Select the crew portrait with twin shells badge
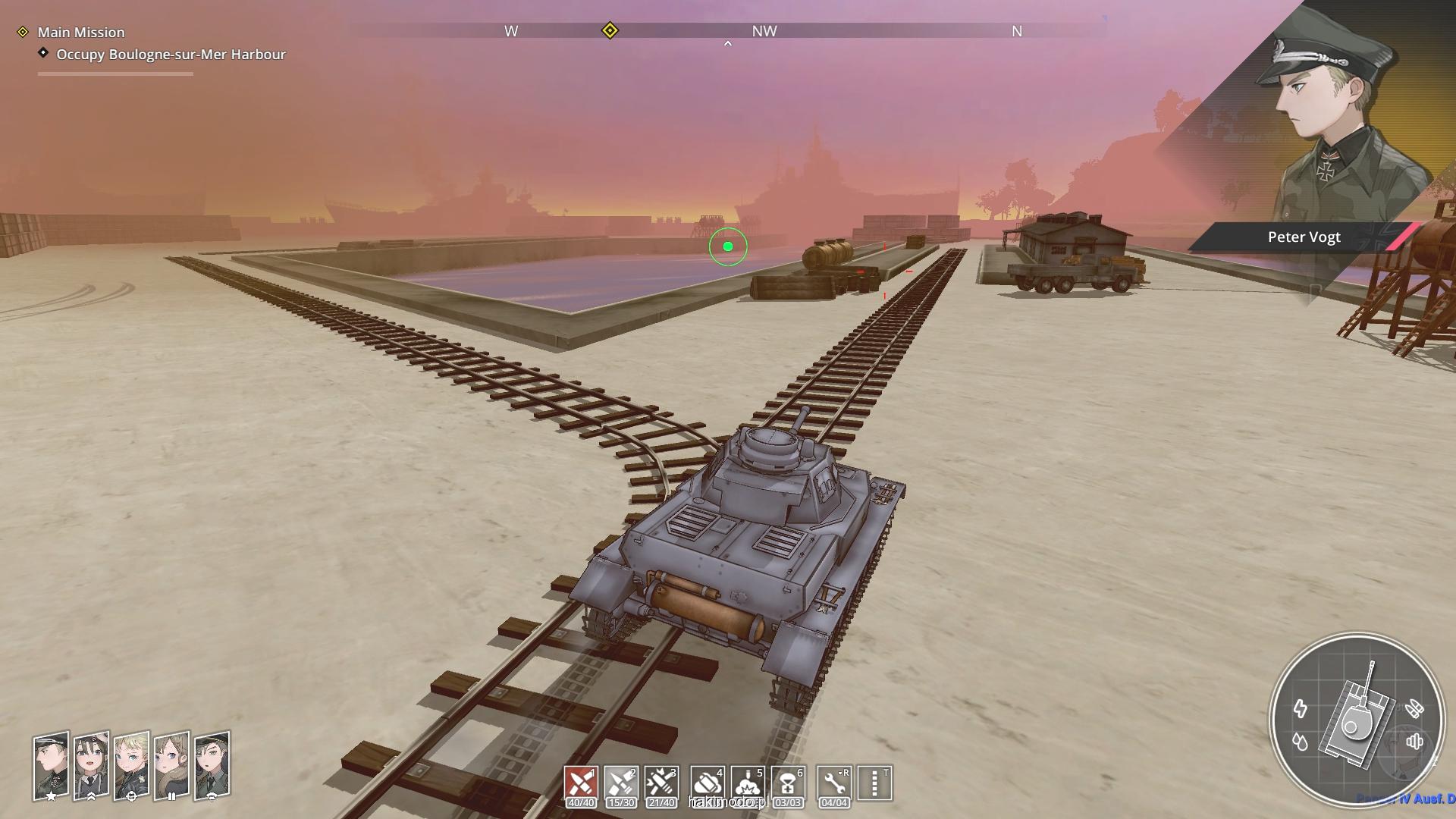Viewport: 1456px width, 819px height. click(x=171, y=764)
